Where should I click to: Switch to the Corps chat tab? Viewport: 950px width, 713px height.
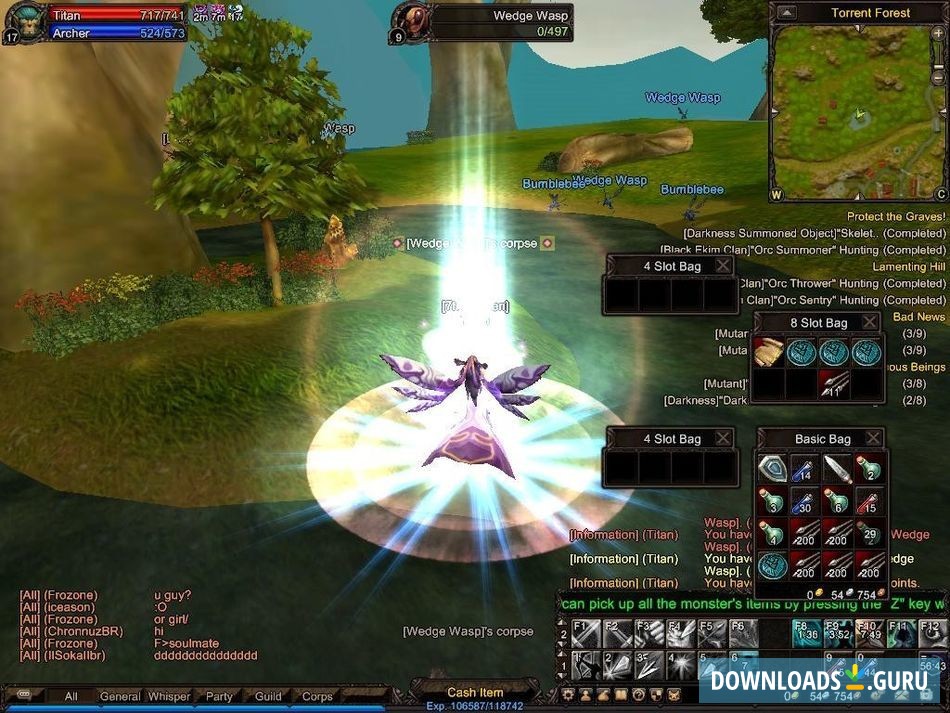[317, 696]
